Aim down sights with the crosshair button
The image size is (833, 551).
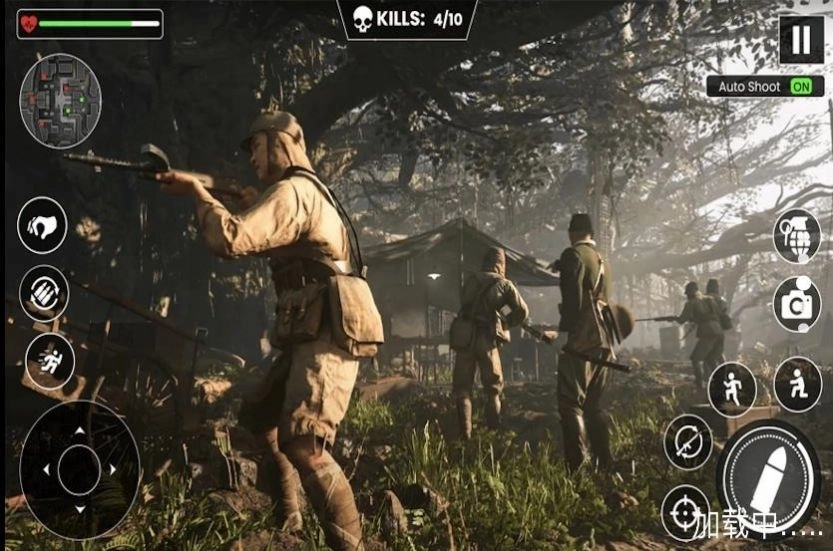(686, 513)
